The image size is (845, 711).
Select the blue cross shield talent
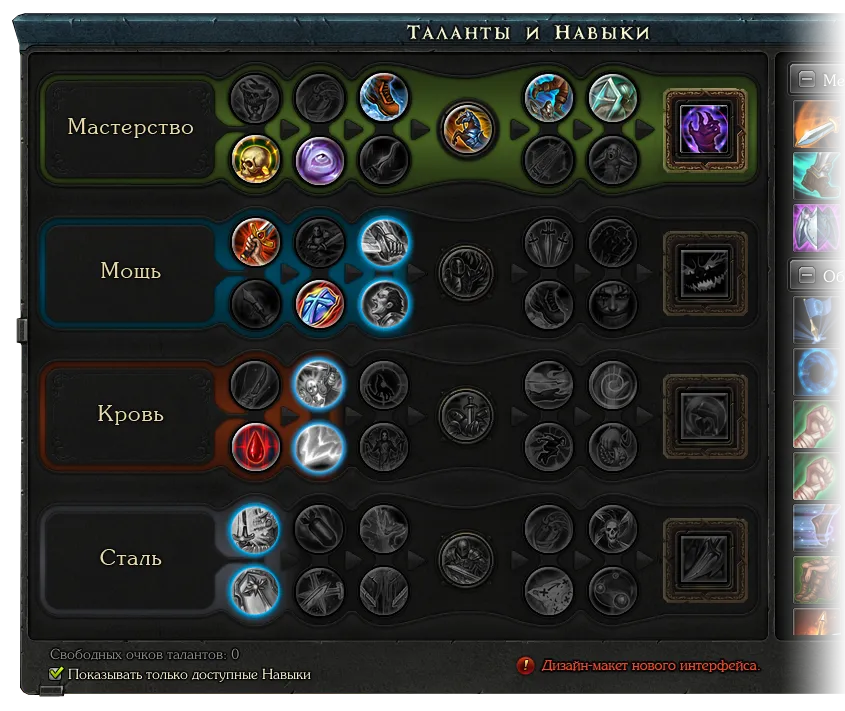tap(320, 303)
